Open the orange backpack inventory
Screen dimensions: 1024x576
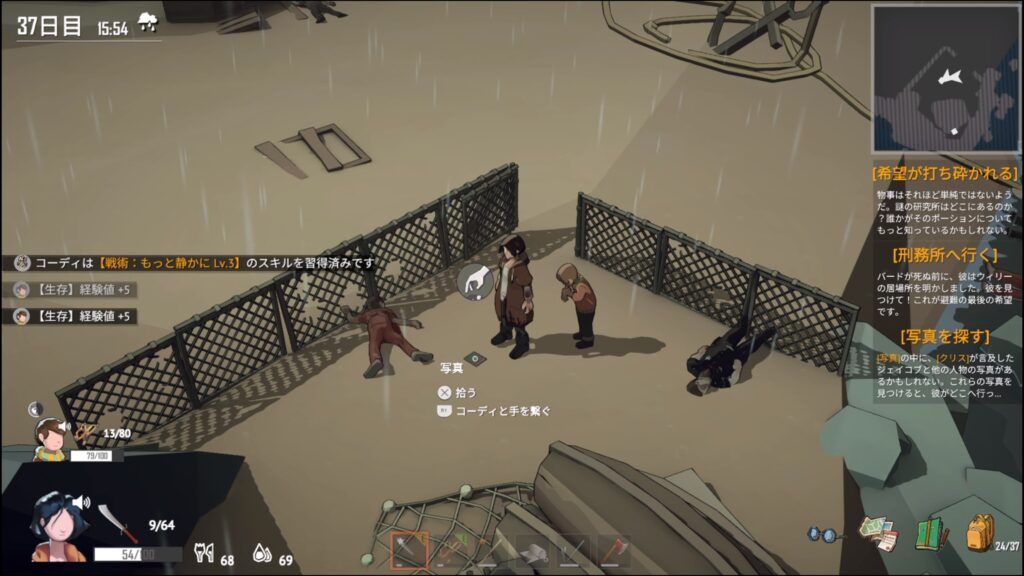979,531
